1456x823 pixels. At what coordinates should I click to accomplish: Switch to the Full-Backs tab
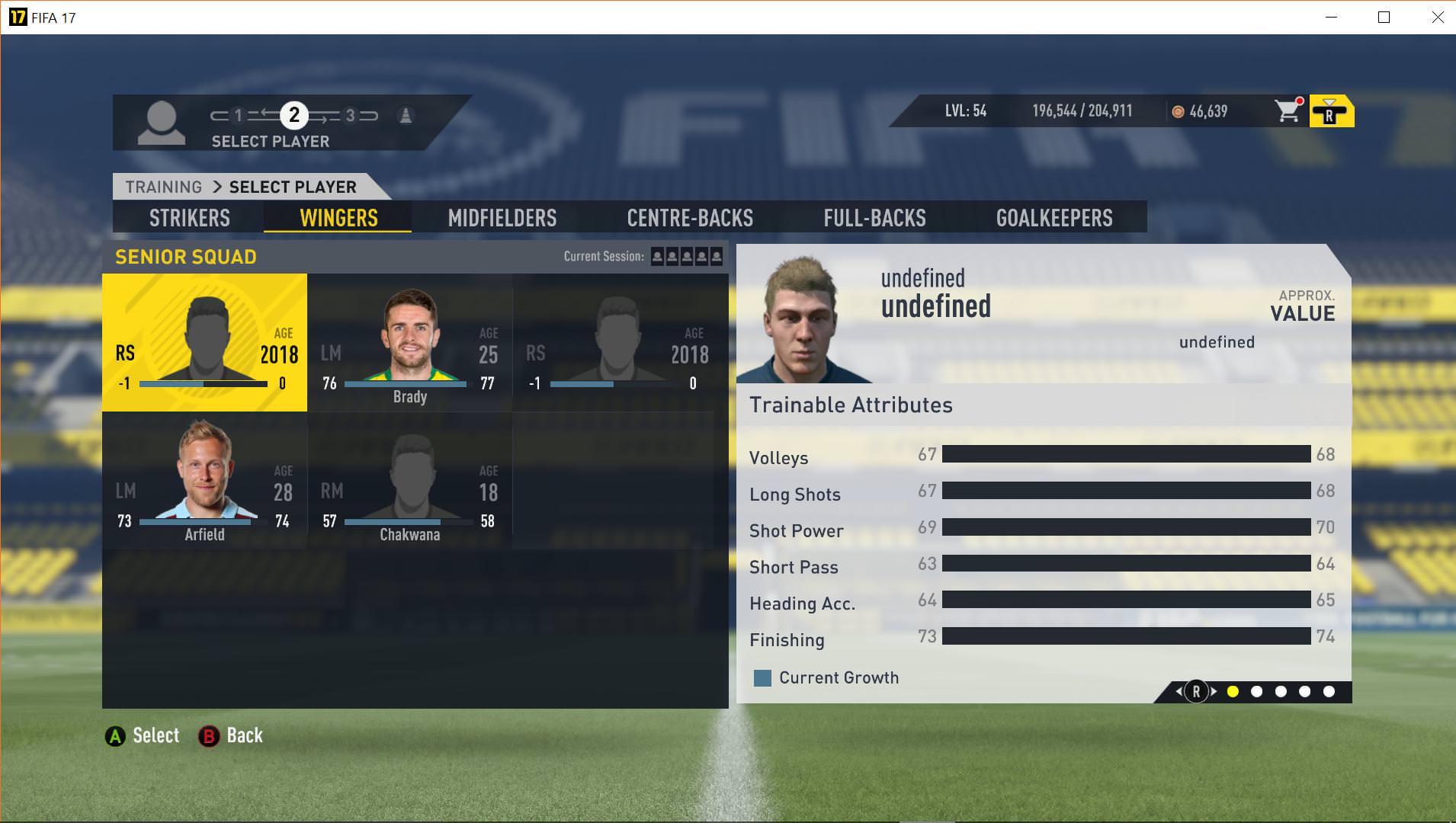(874, 218)
